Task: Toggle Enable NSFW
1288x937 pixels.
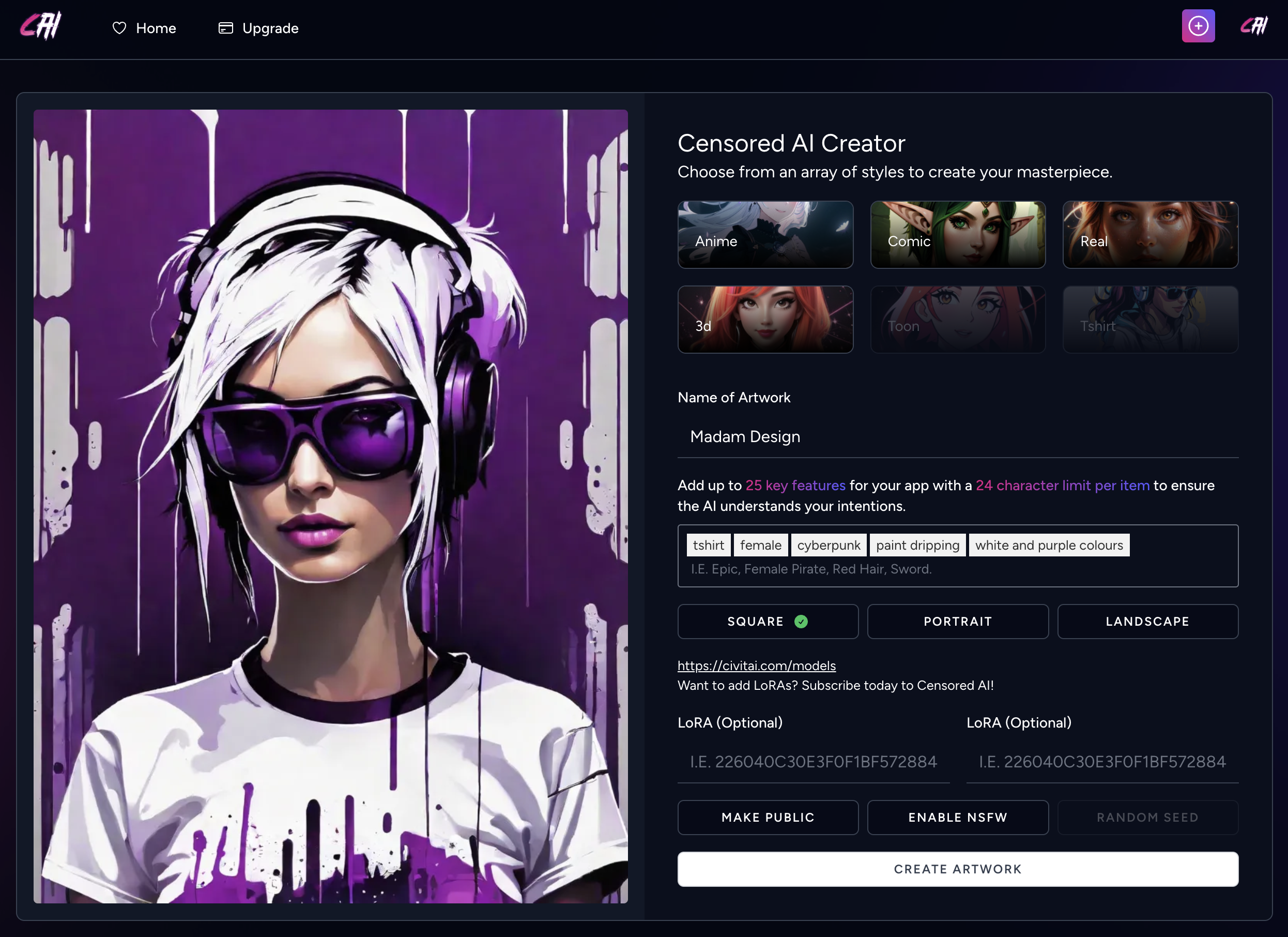Action: 958,817
